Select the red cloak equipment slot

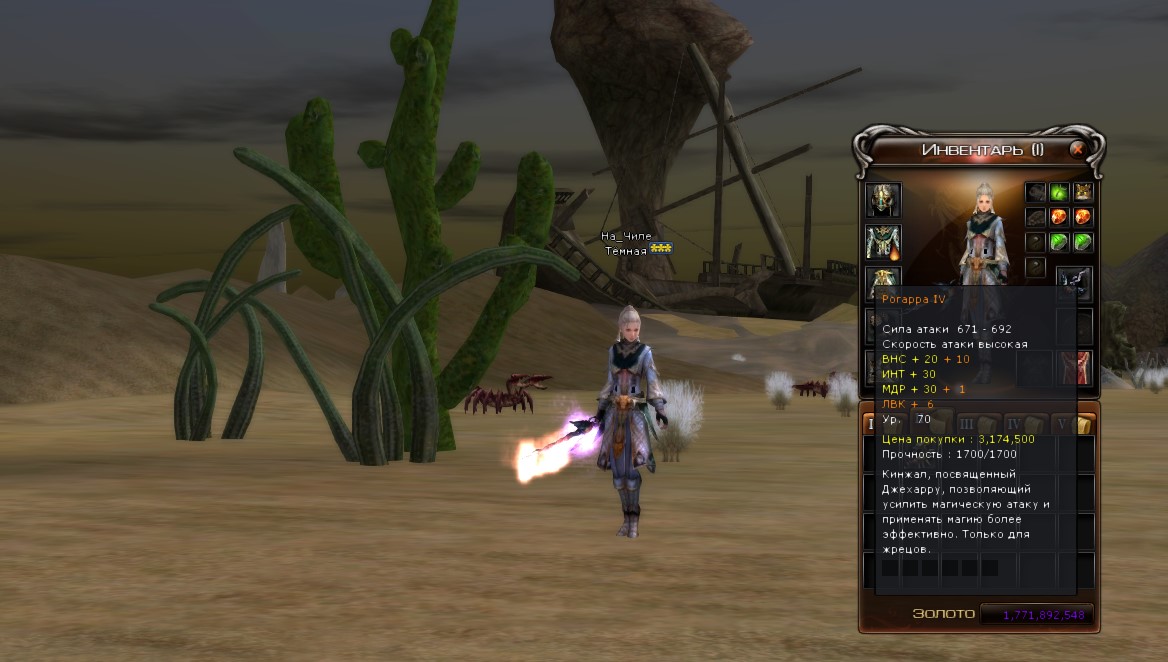click(1075, 367)
